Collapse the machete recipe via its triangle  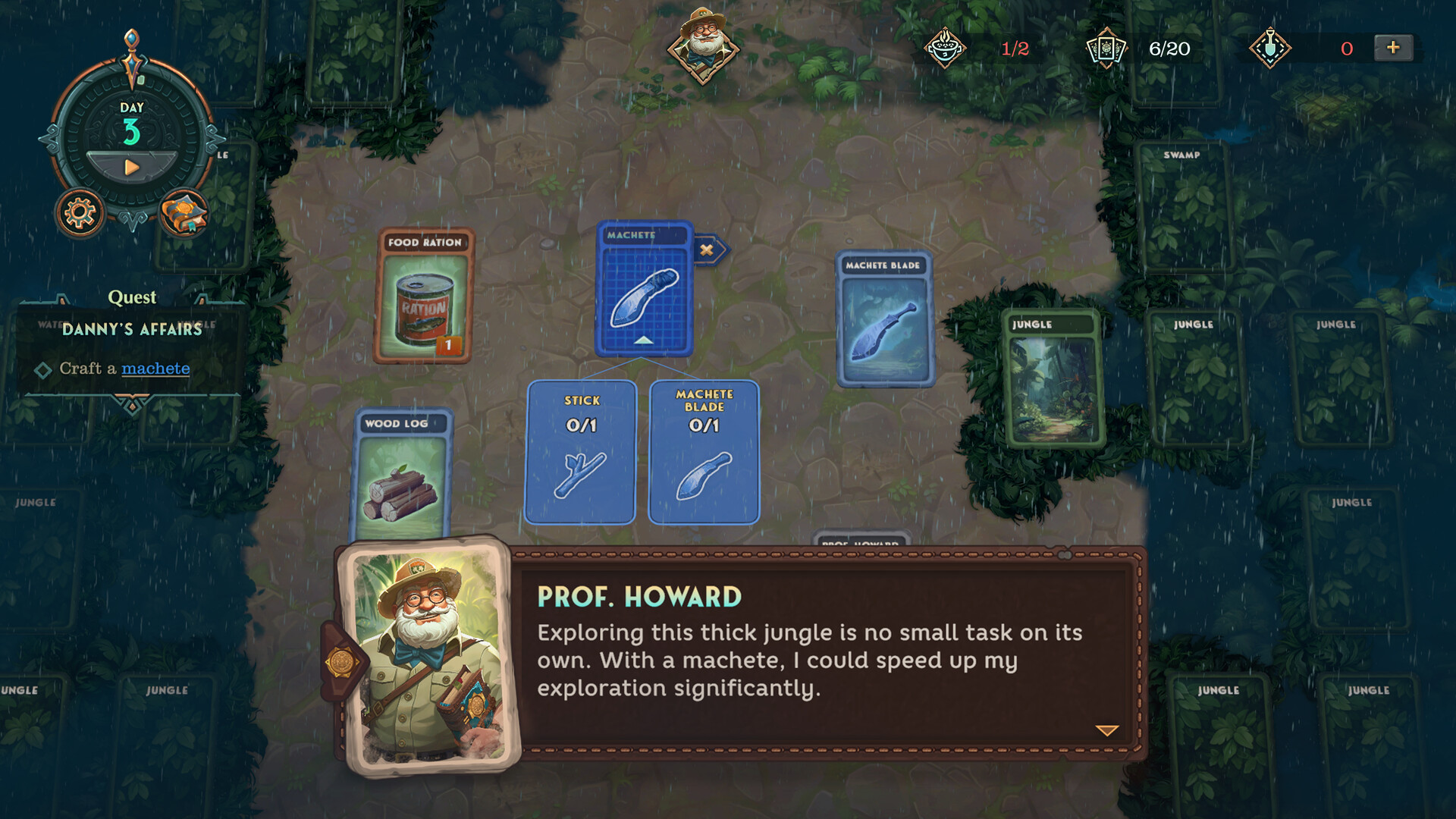pos(644,341)
